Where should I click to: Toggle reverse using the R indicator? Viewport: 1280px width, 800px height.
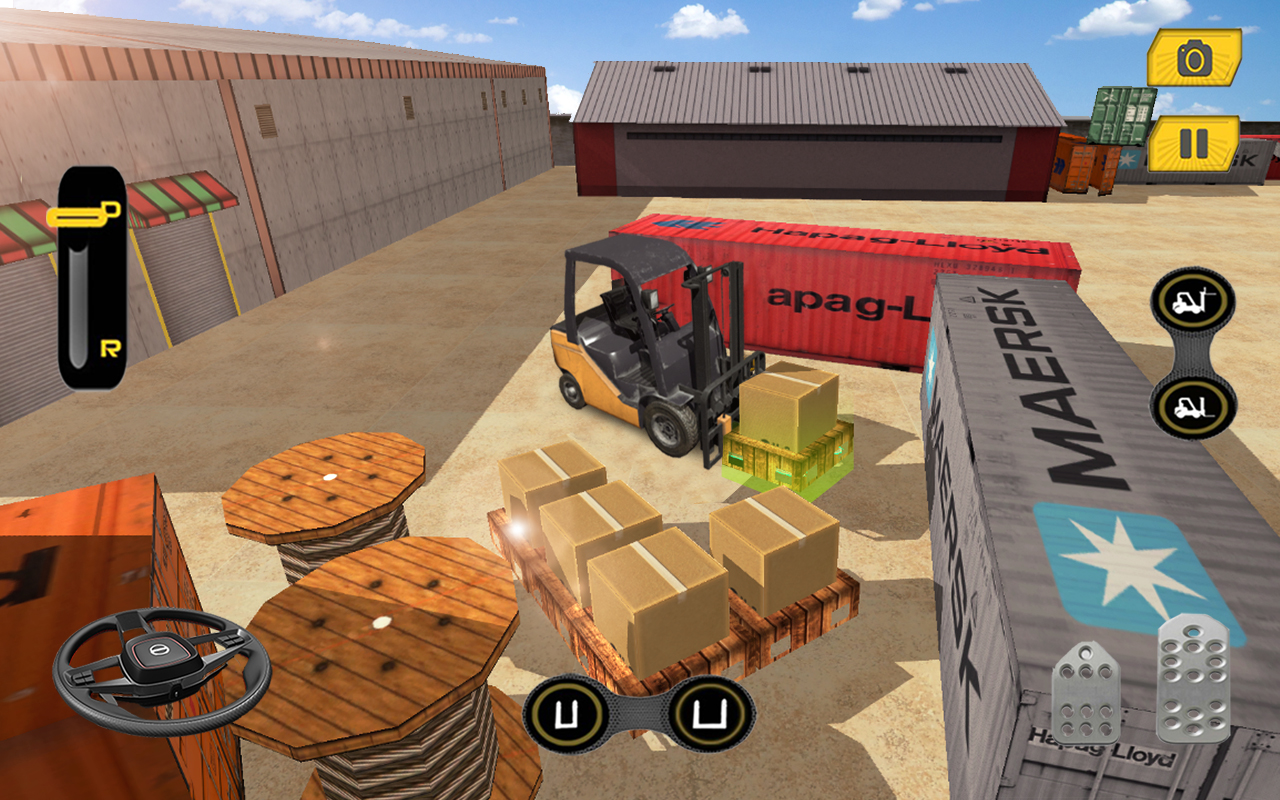click(113, 349)
